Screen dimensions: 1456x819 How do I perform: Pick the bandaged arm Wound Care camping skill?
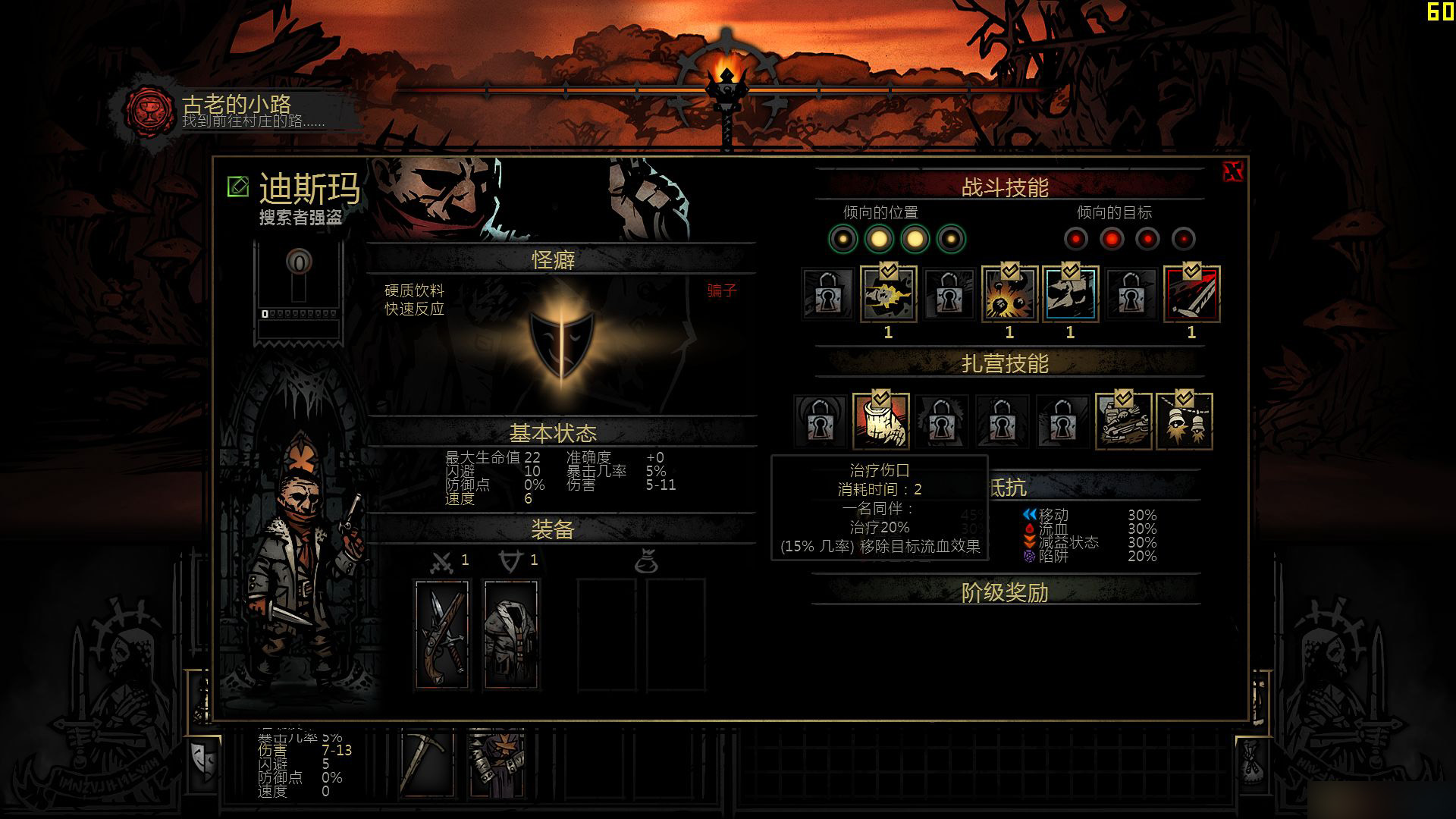click(x=880, y=422)
